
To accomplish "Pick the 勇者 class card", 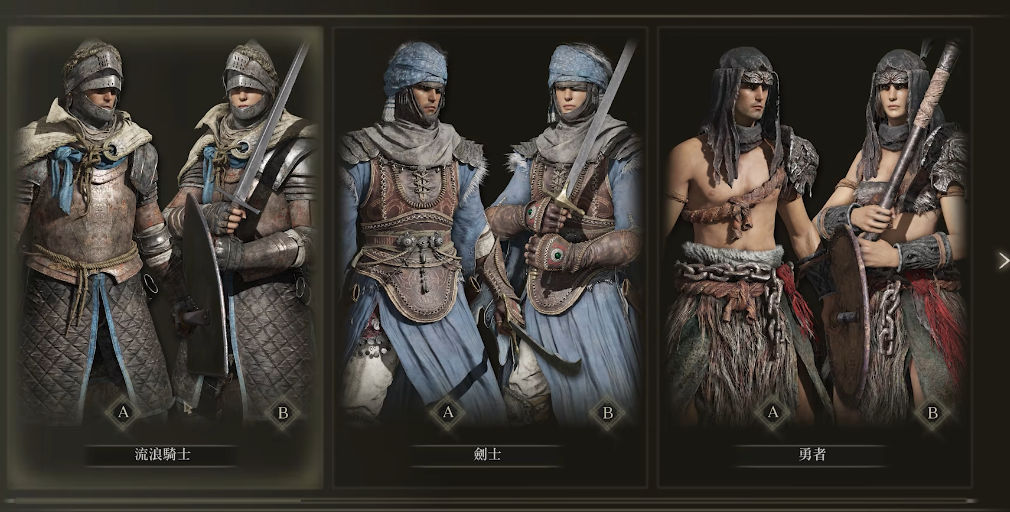I will (815, 250).
